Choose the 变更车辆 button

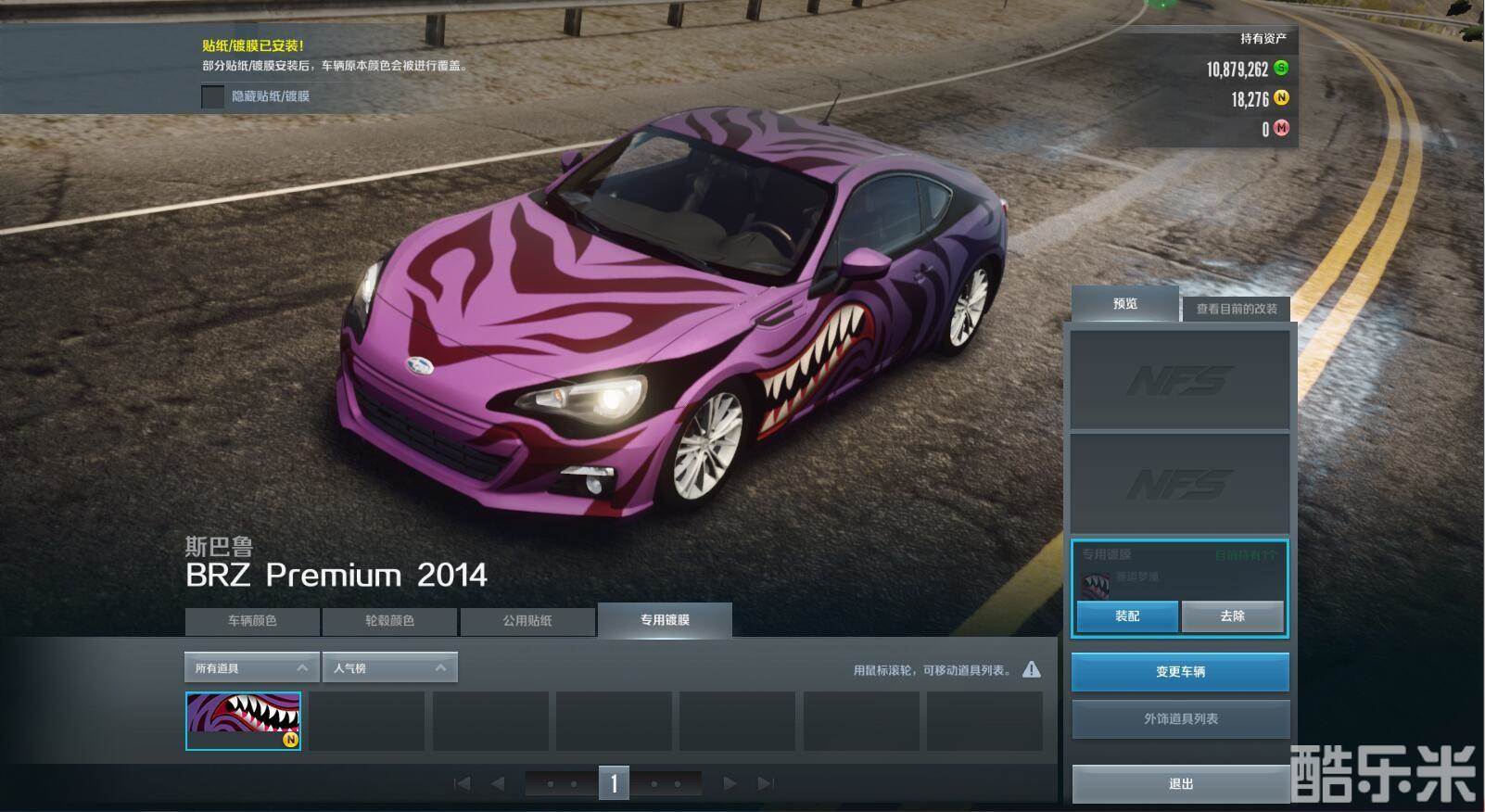click(1180, 672)
